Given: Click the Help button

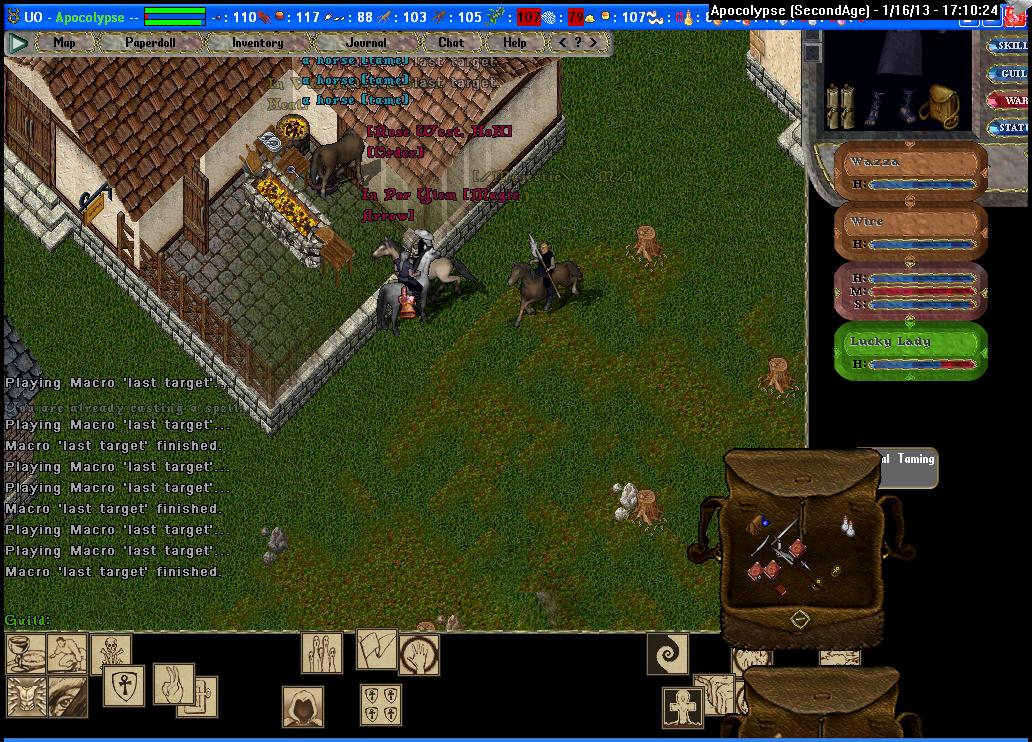Looking at the screenshot, I should coord(514,43).
